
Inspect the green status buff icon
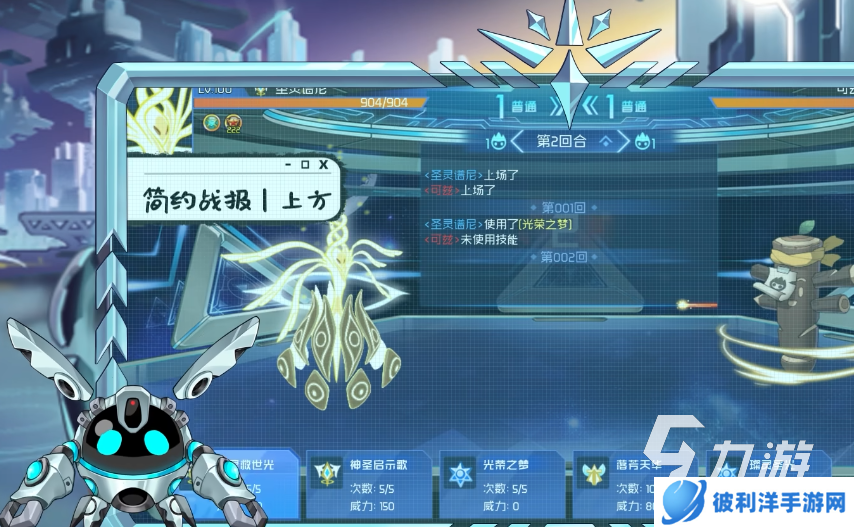pos(212,122)
